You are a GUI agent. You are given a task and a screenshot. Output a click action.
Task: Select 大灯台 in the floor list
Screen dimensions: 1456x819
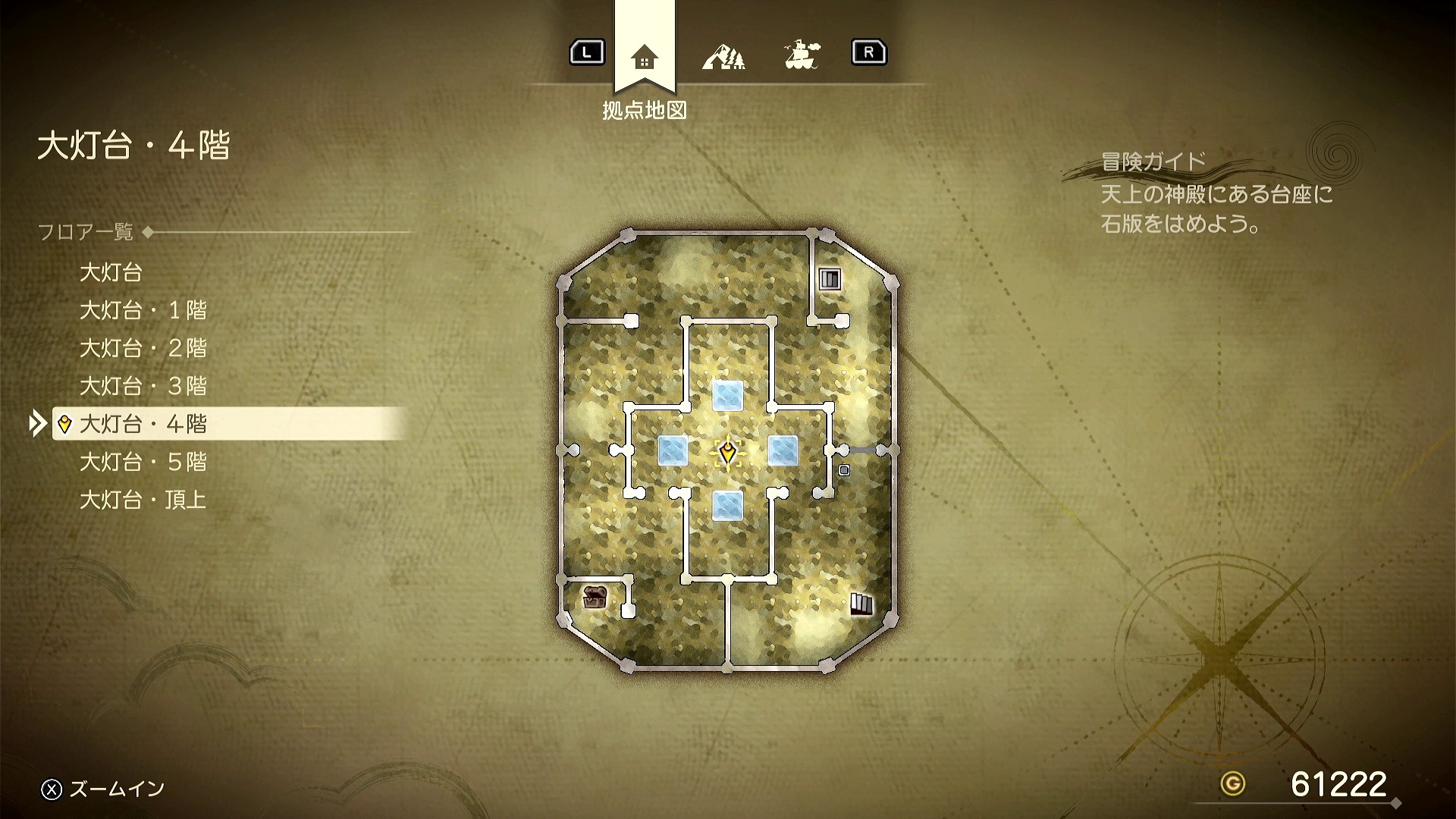point(111,272)
